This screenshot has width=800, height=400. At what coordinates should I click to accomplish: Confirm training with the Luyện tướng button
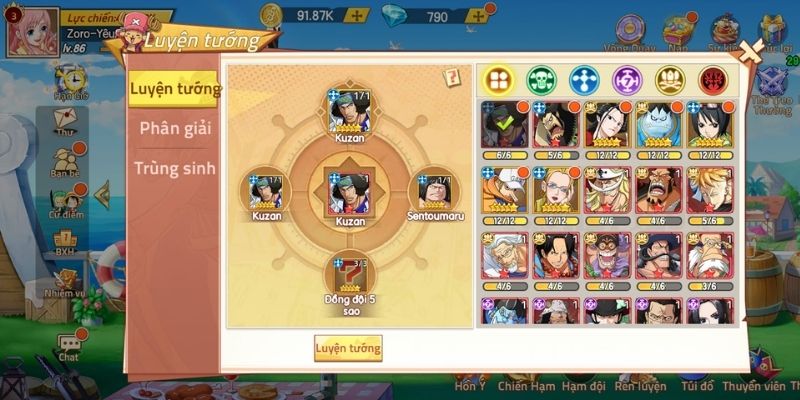coord(348,348)
